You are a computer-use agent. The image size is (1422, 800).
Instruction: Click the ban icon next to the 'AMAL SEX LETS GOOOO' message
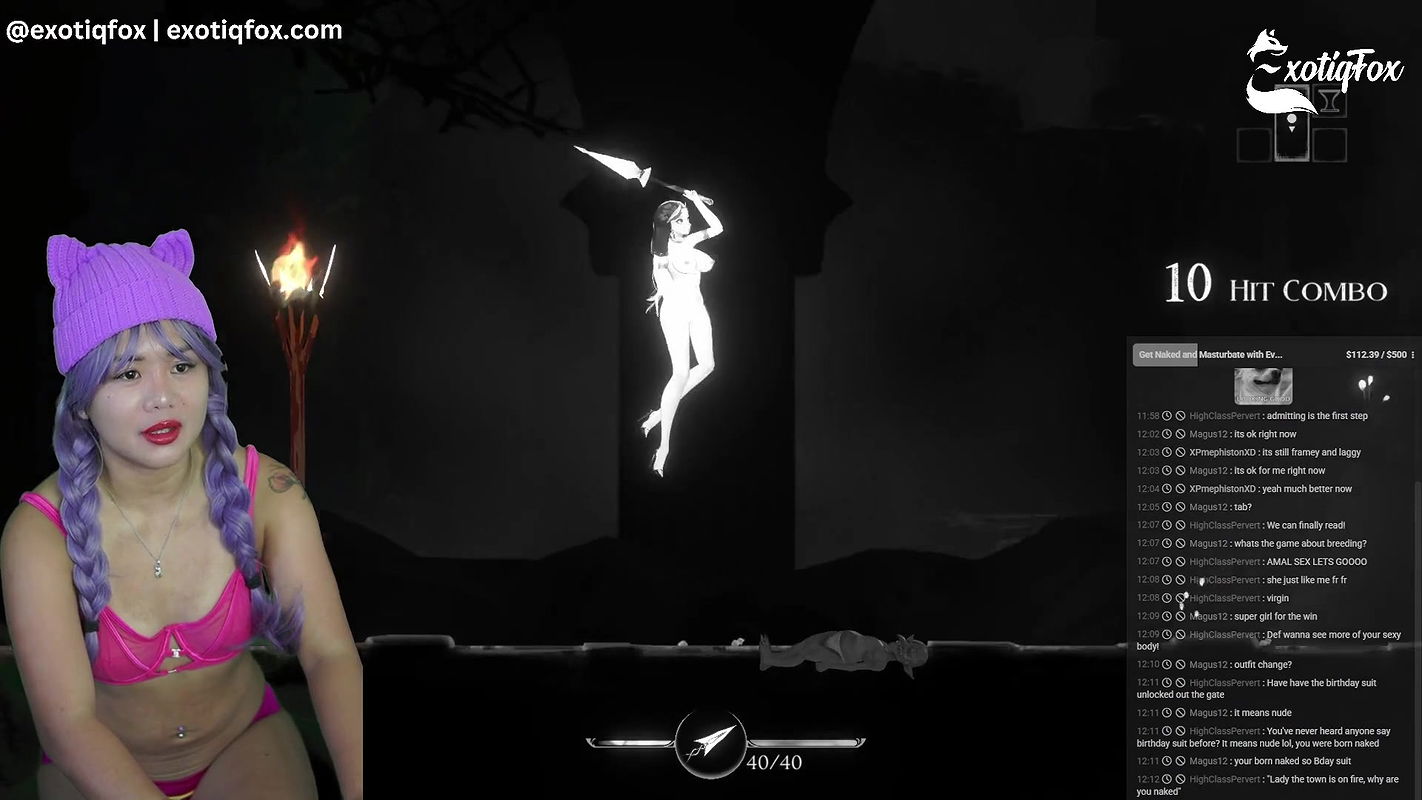coord(1180,561)
